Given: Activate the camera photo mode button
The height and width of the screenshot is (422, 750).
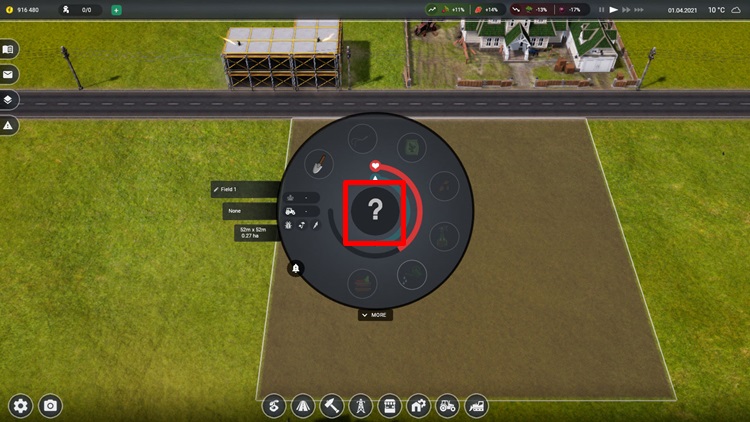Looking at the screenshot, I should click(49, 405).
